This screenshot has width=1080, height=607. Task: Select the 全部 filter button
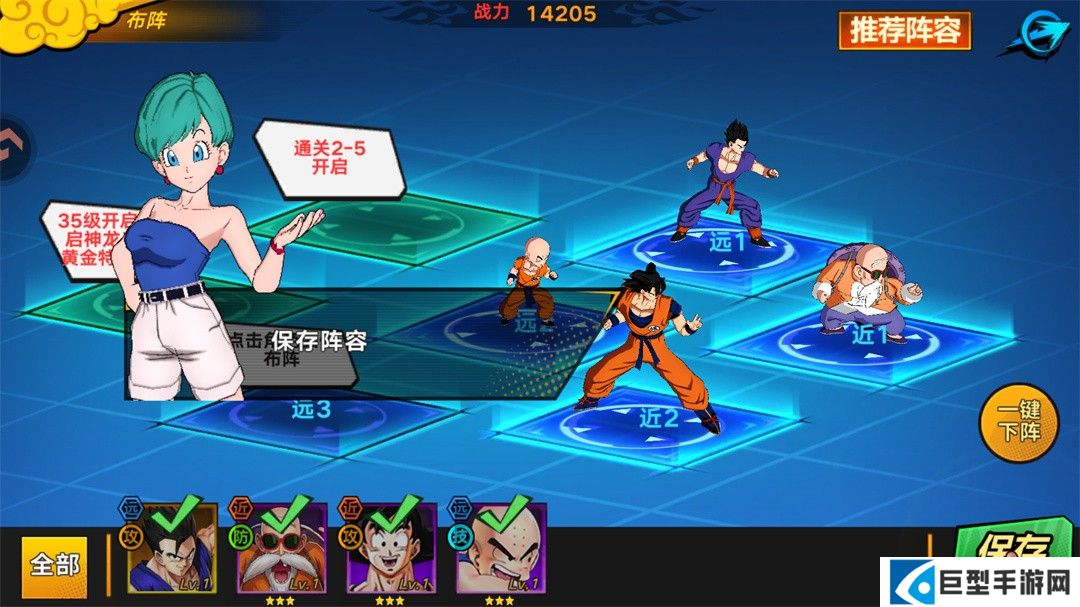(x=54, y=565)
